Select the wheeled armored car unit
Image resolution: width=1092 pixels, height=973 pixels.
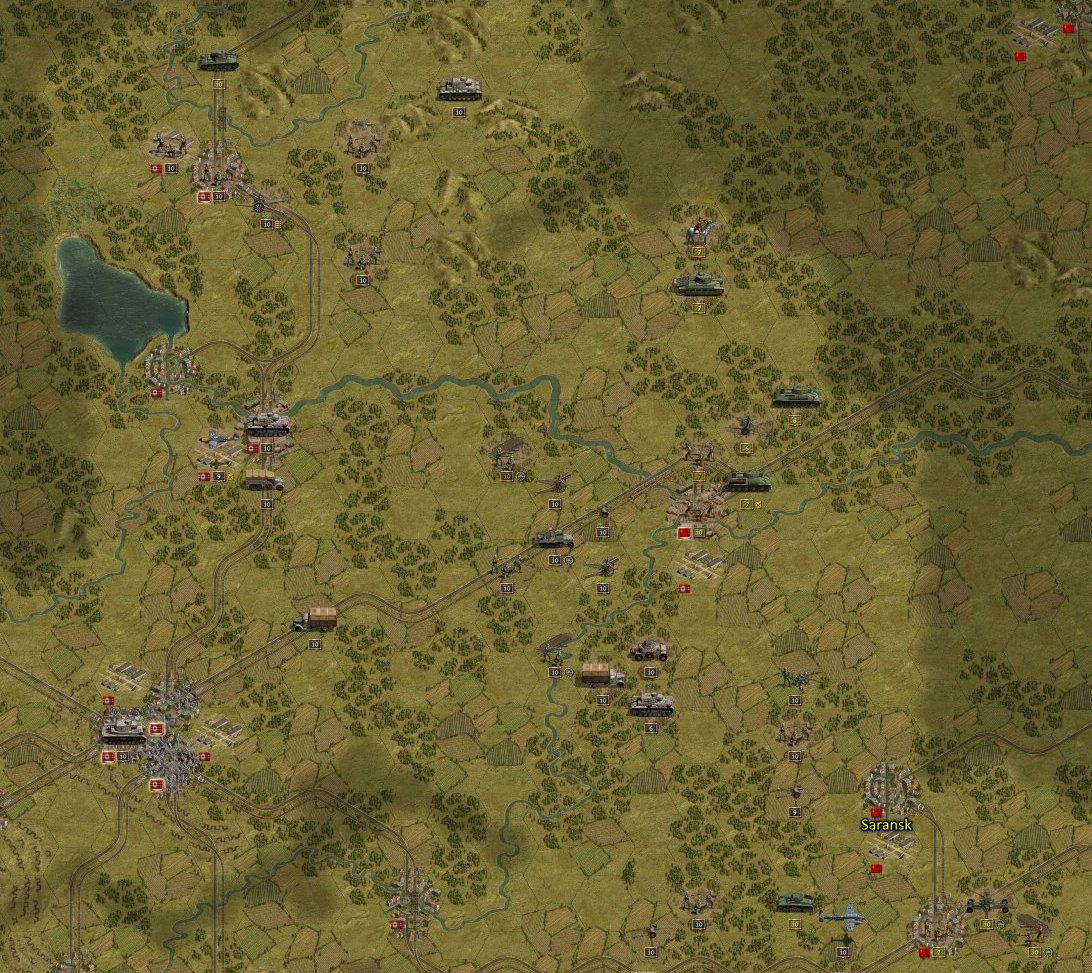coord(649,650)
